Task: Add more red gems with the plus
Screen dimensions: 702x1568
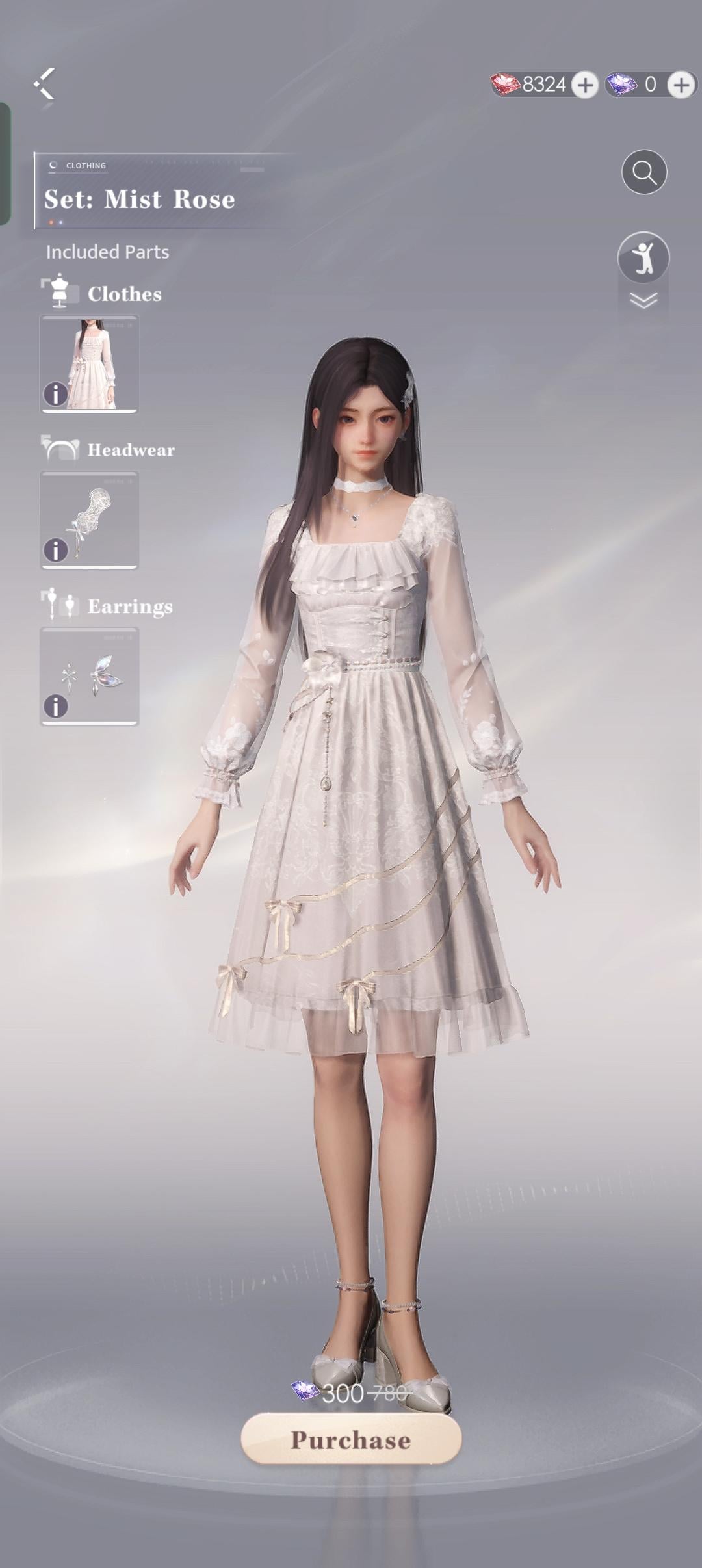Action: click(x=585, y=85)
